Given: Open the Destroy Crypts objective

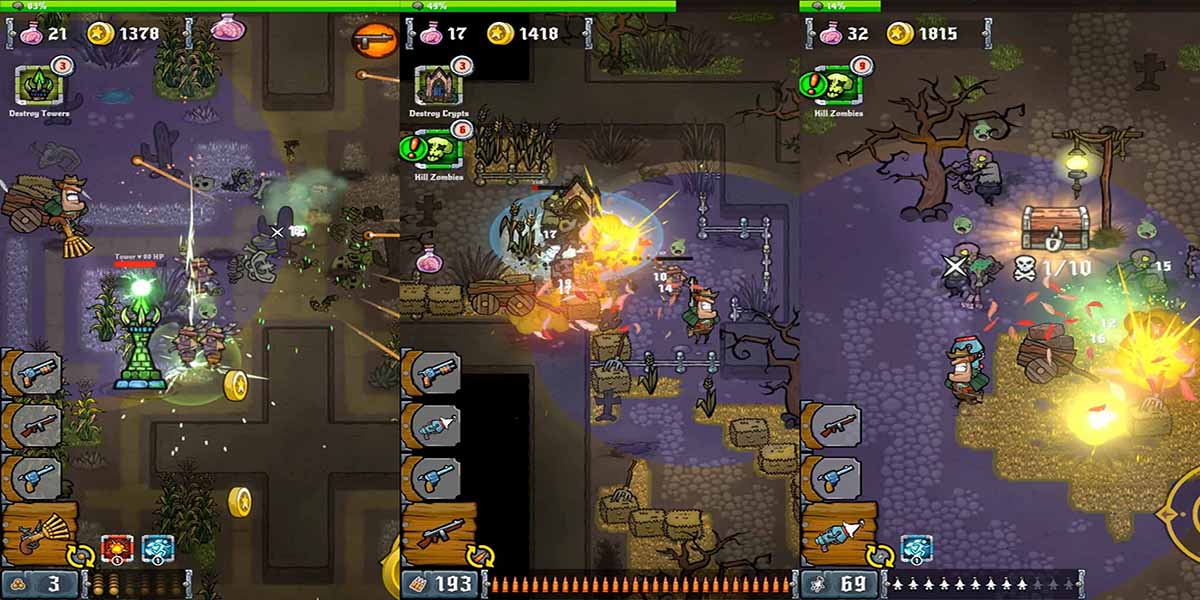Looking at the screenshot, I should 438,86.
